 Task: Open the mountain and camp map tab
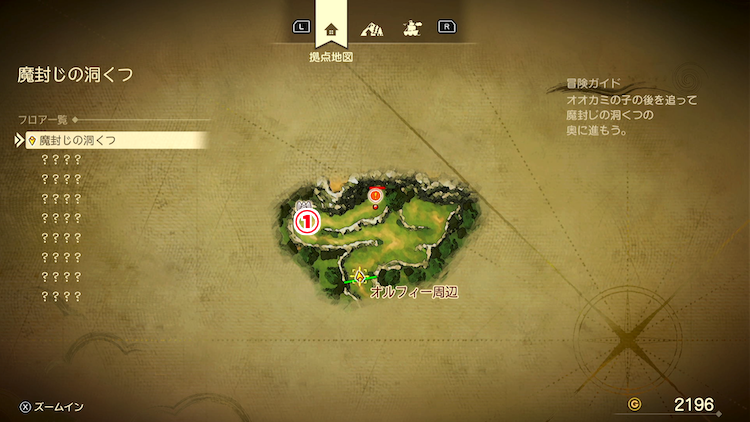371,29
